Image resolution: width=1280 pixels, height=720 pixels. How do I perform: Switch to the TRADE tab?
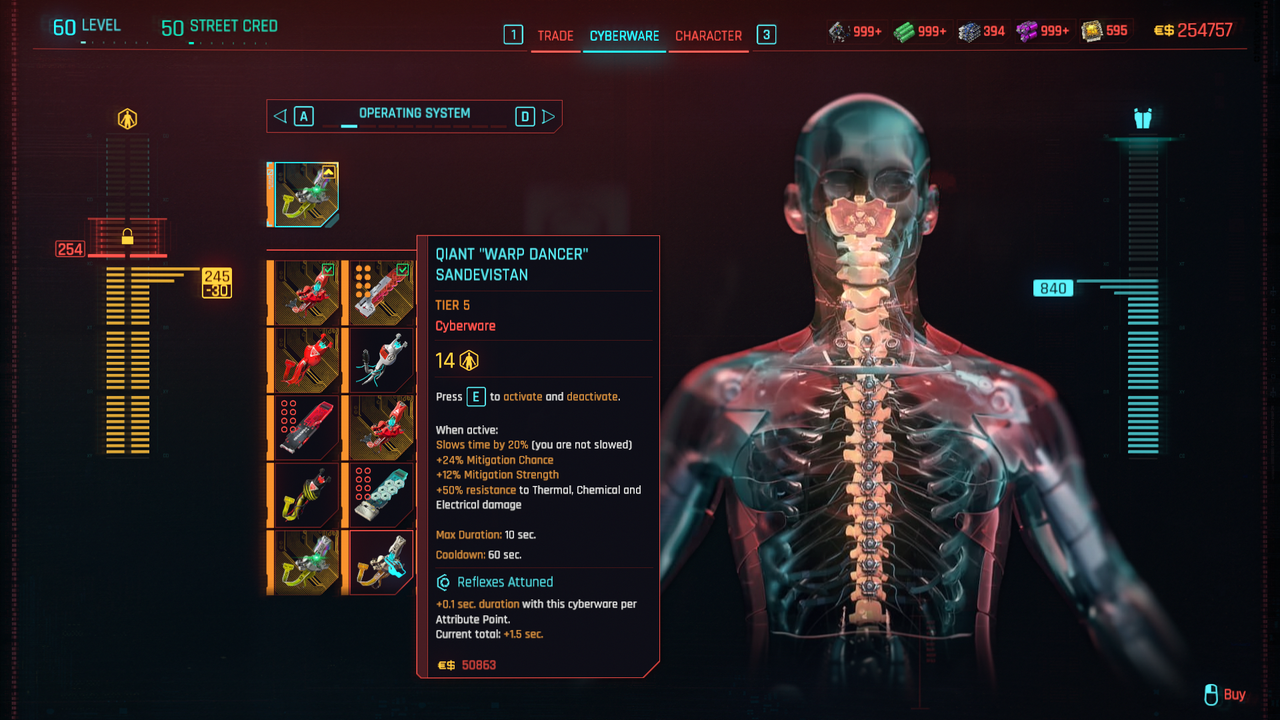pos(555,34)
